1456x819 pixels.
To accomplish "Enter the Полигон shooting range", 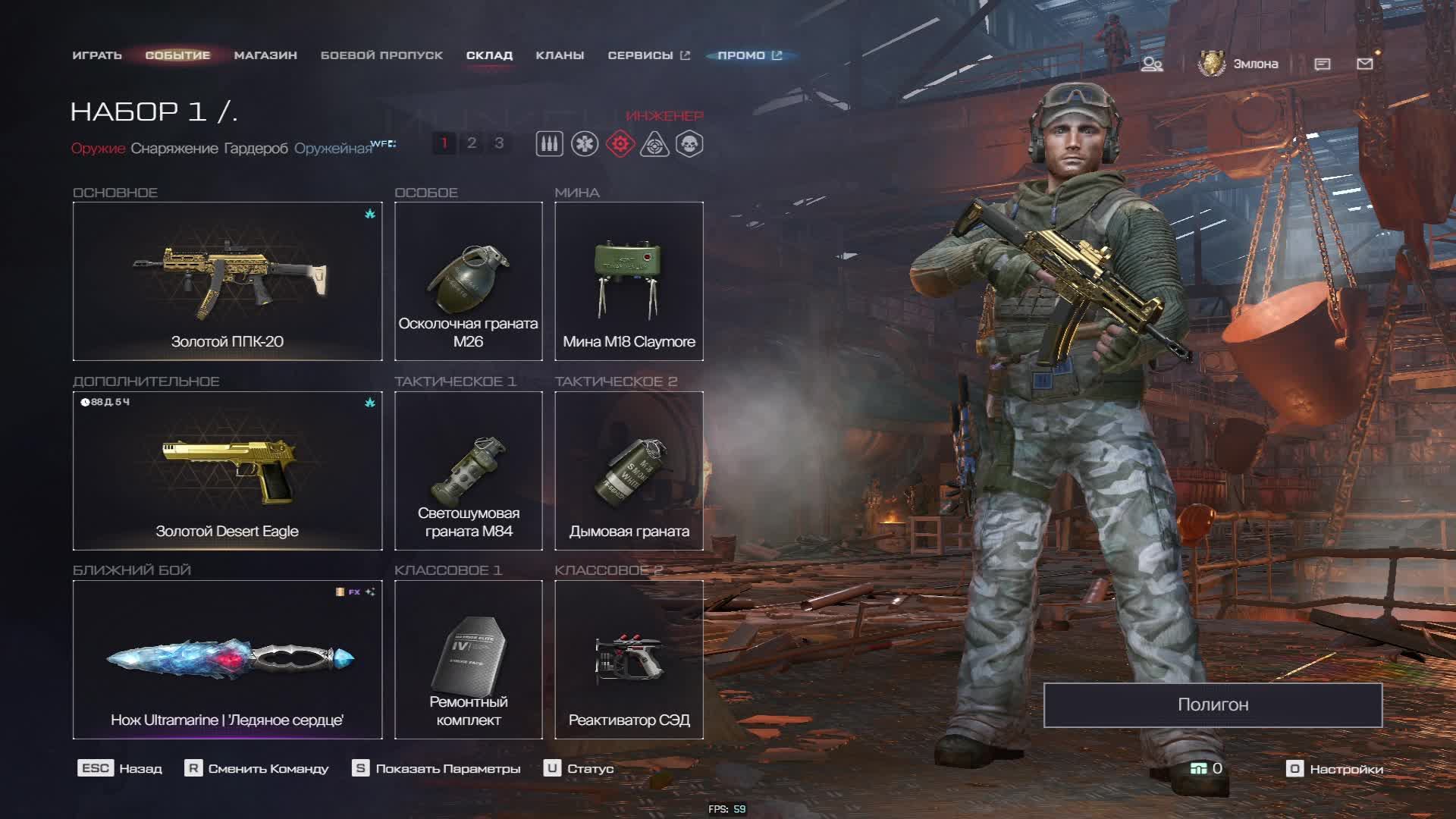I will coord(1213,705).
